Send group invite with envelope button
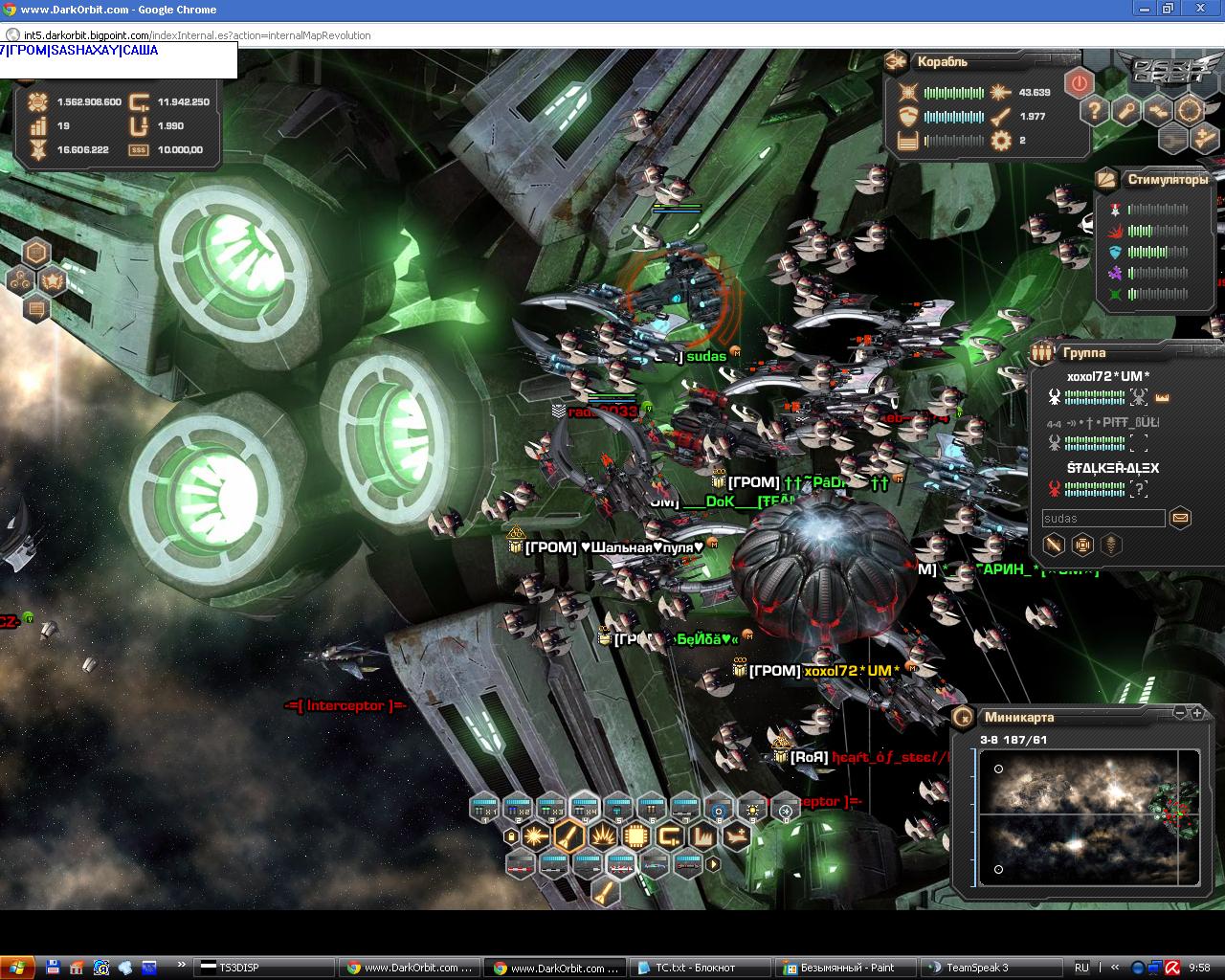The image size is (1225, 980). click(x=1180, y=518)
